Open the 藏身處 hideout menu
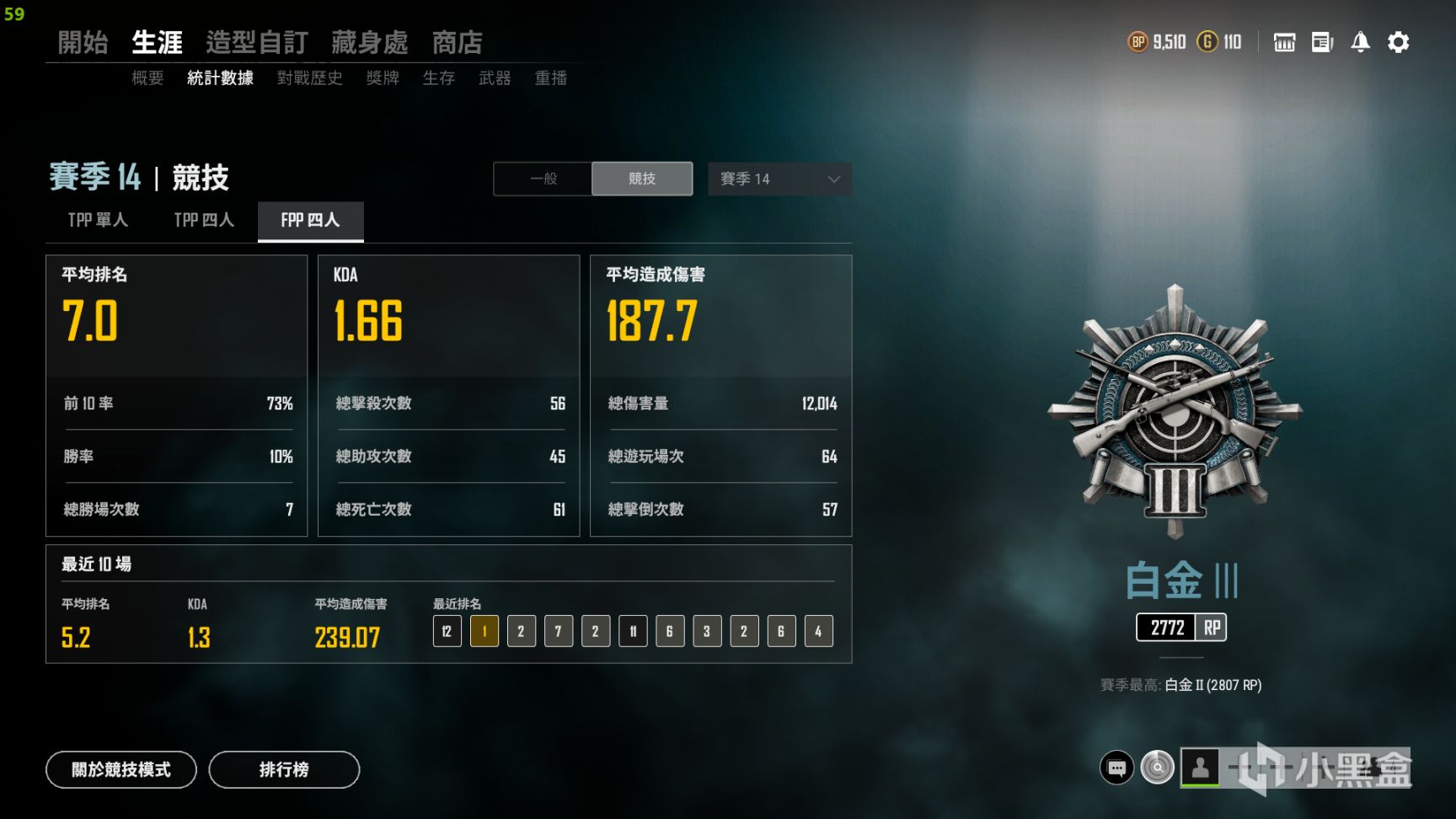Viewport: 1456px width, 819px height. [369, 42]
